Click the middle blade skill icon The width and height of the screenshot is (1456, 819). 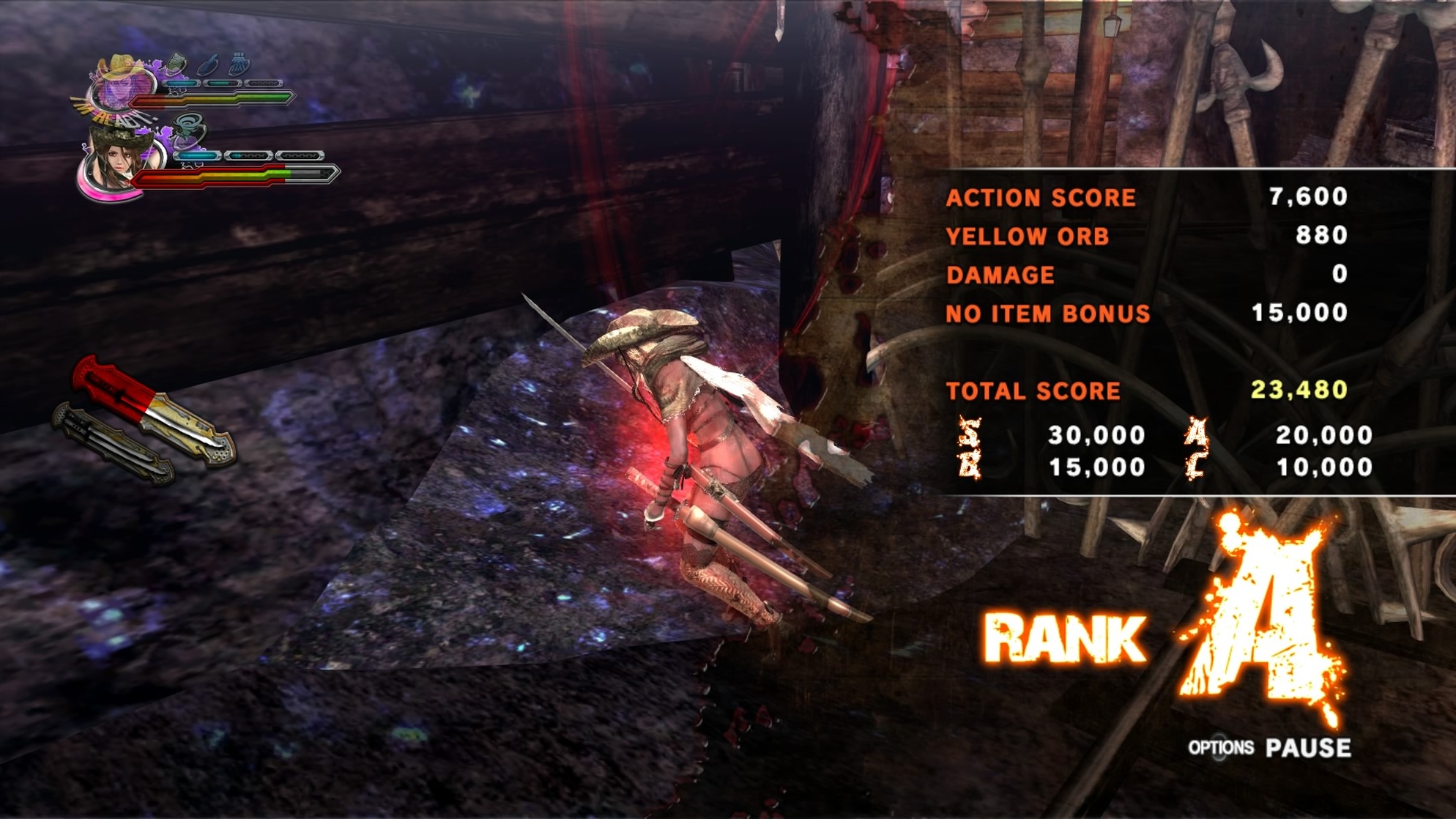[x=209, y=64]
